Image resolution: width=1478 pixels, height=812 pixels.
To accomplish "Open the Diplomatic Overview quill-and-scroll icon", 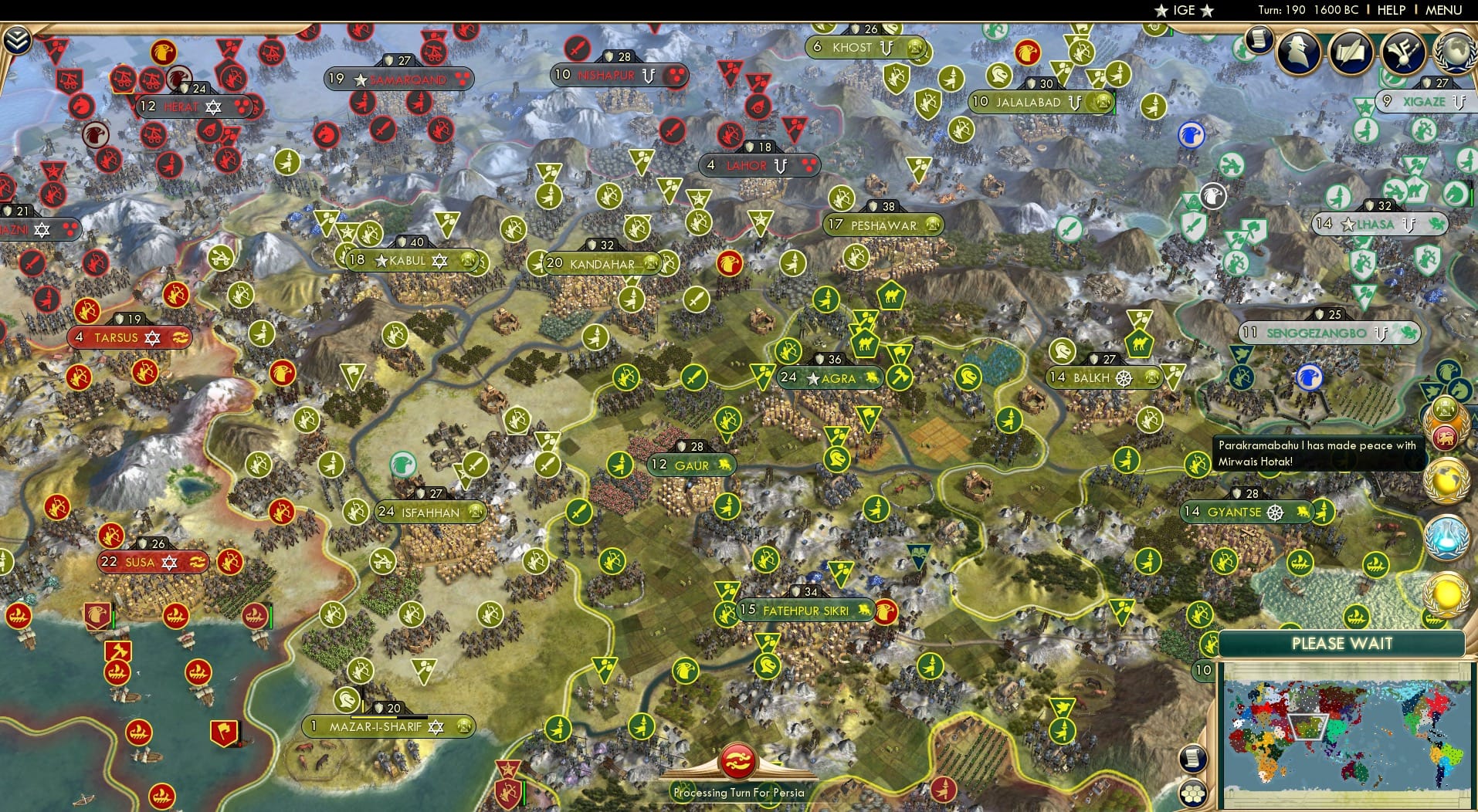I will [1352, 52].
